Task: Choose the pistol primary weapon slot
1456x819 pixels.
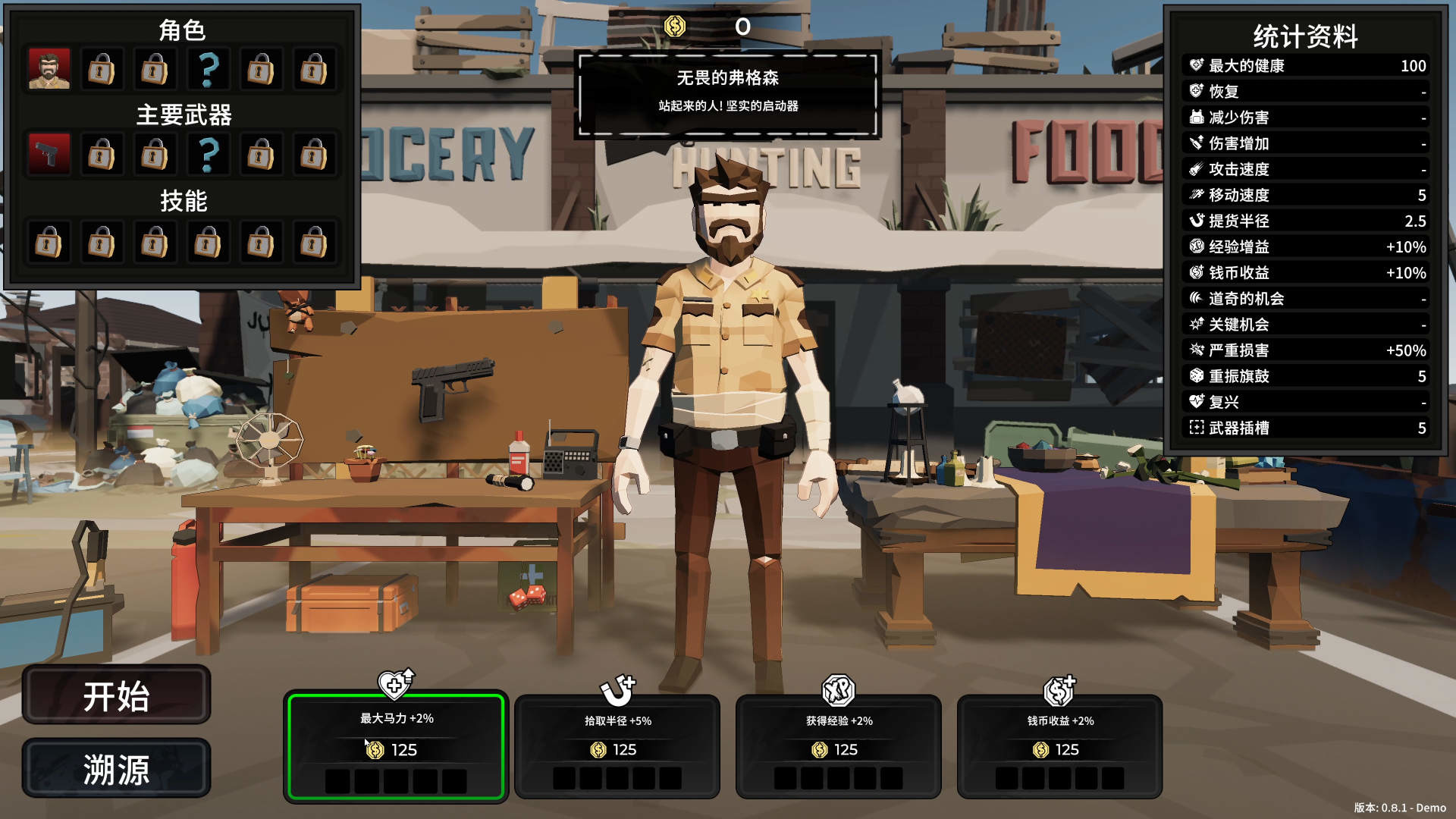Action: click(x=49, y=155)
